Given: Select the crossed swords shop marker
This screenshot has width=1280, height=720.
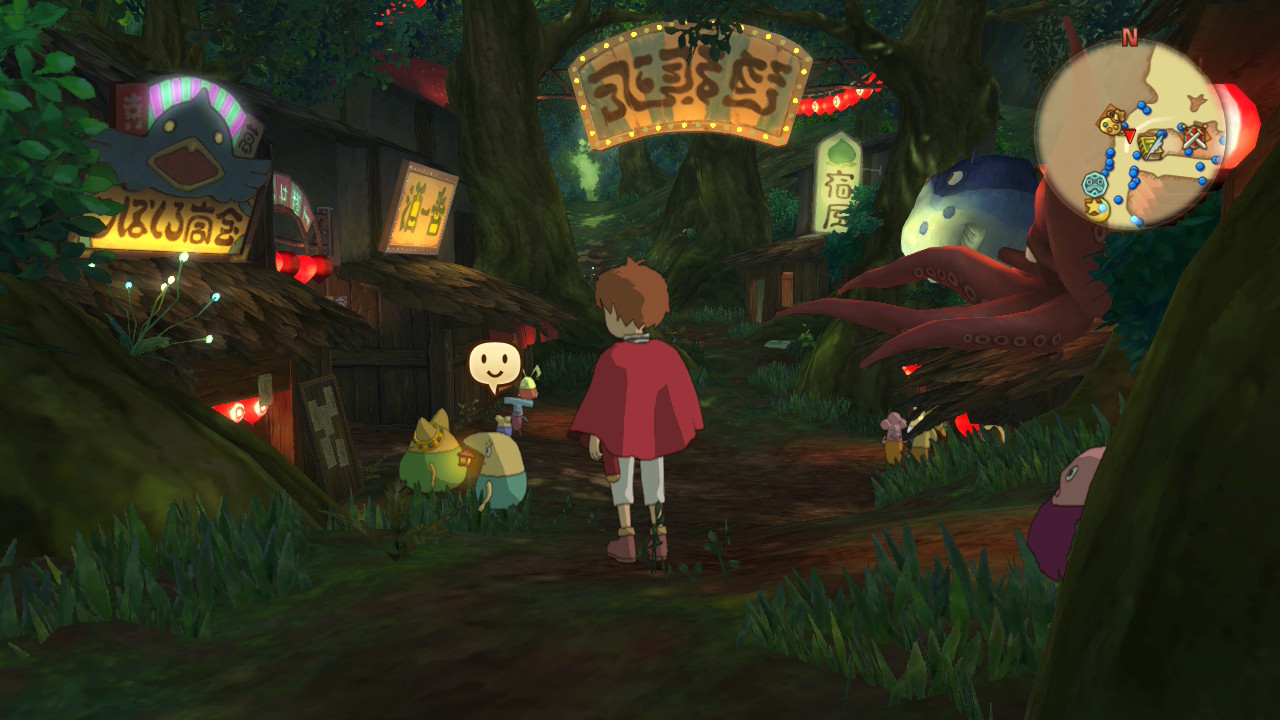Looking at the screenshot, I should pos(1193,138).
